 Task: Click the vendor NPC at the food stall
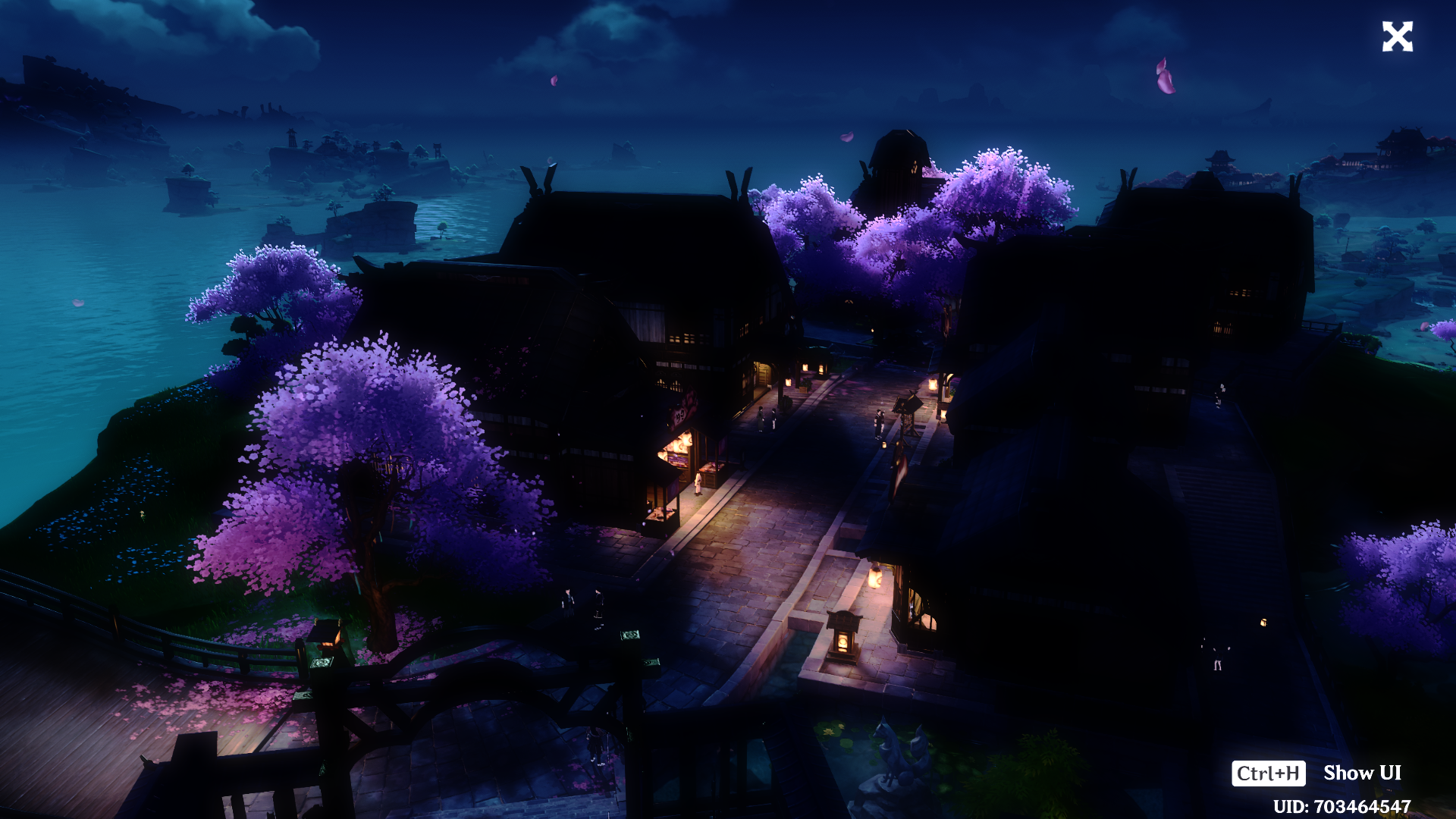click(697, 485)
